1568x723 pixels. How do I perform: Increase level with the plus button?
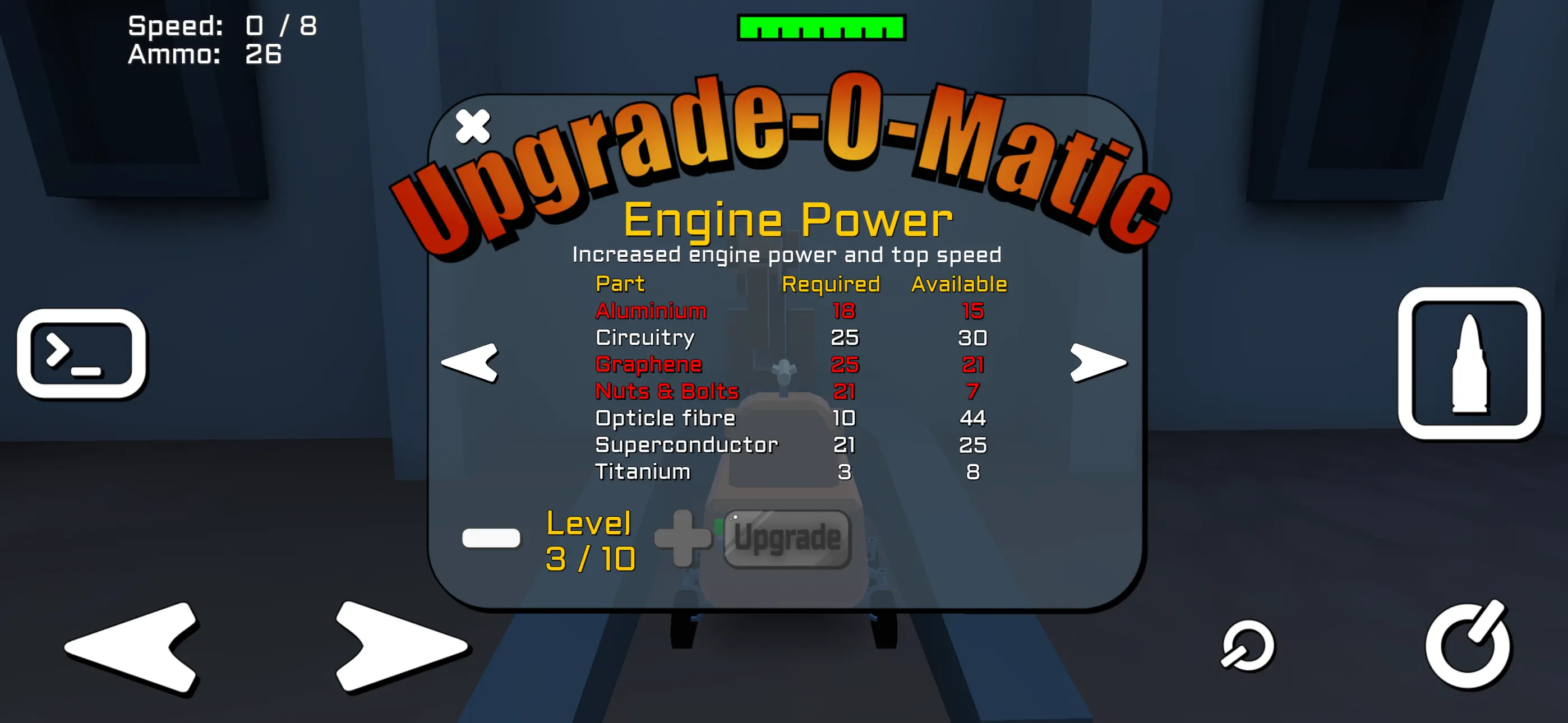pos(685,539)
